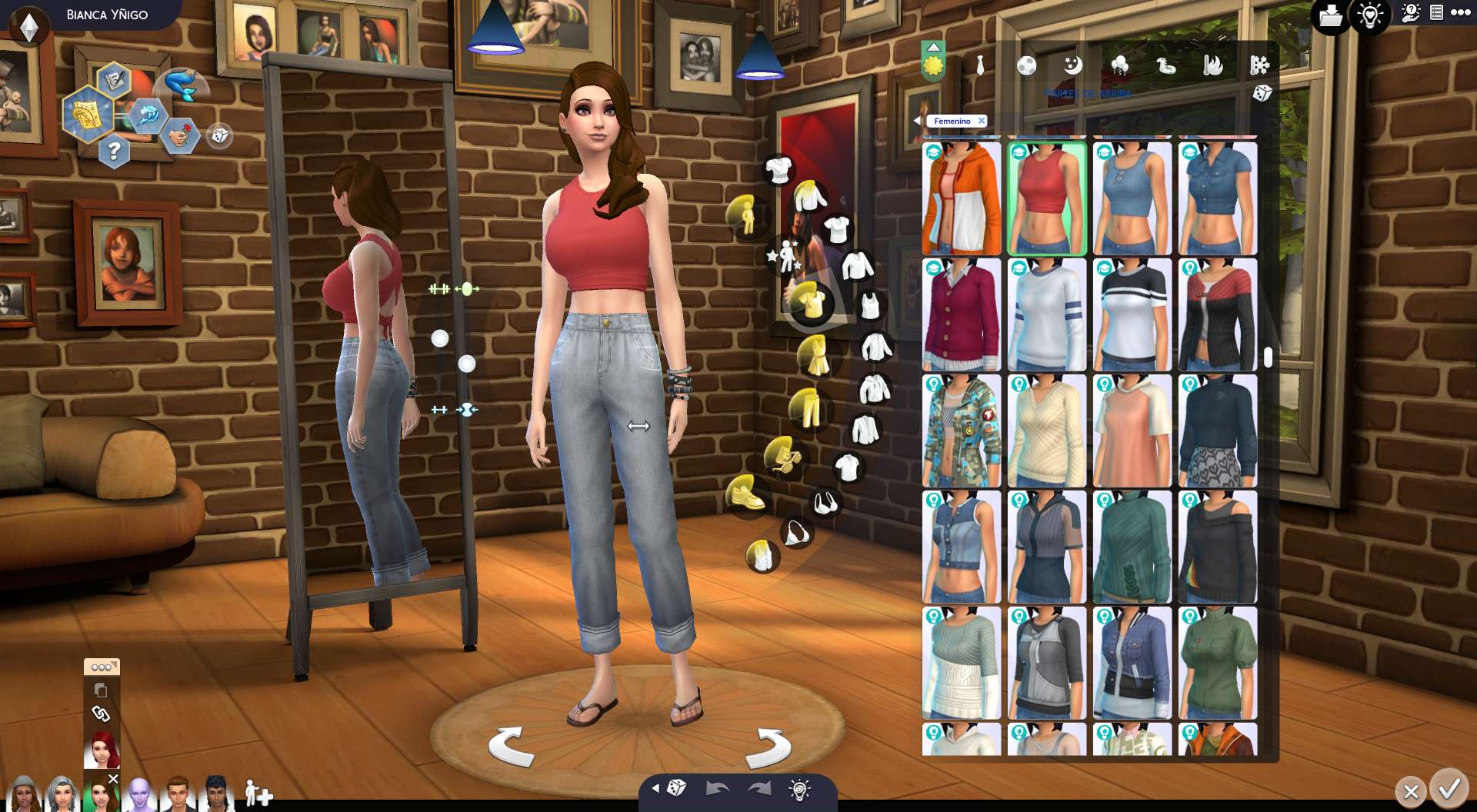Screen dimensions: 1477x812
Task: Remove the Femenino filter tag
Action: tap(982, 121)
